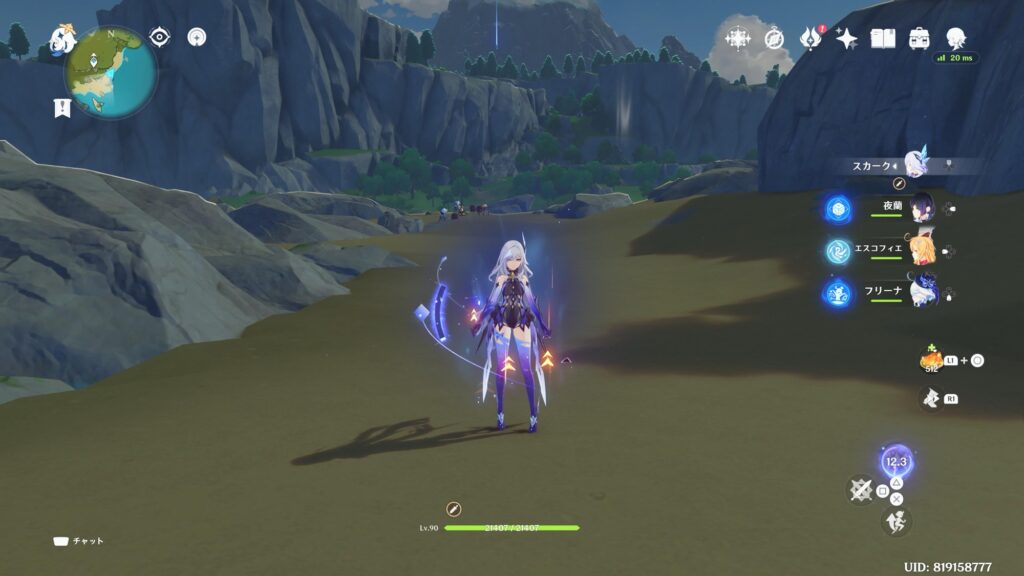Open the character profile head icon

point(956,39)
